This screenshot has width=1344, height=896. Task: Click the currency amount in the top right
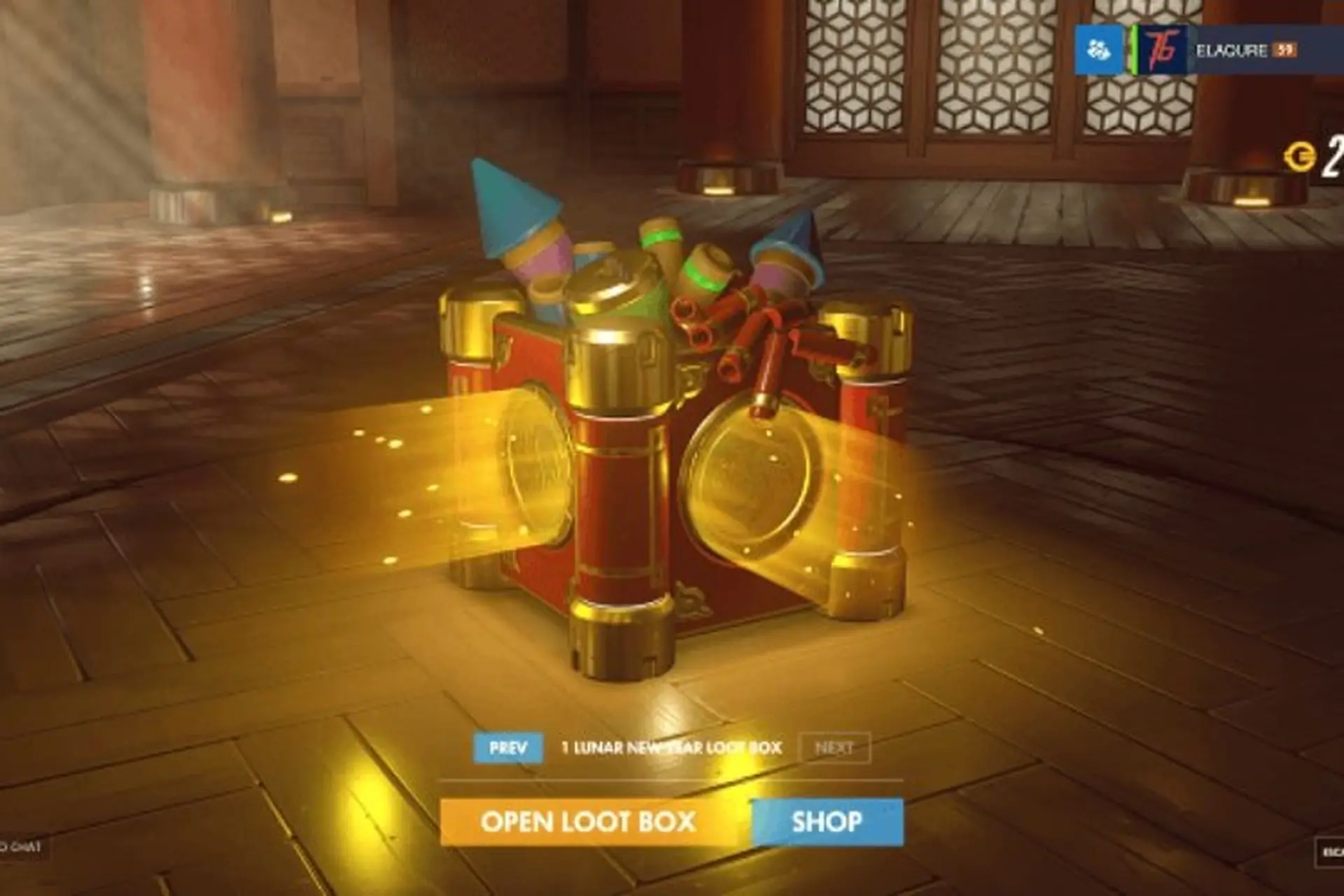pyautogui.click(x=1333, y=154)
